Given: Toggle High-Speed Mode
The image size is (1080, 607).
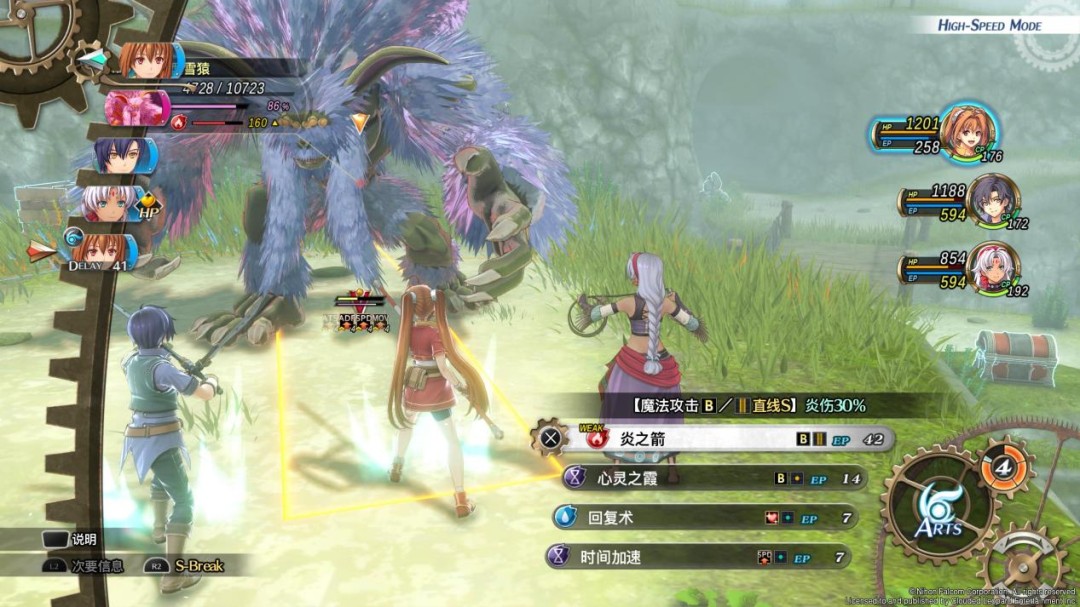Looking at the screenshot, I should (x=988, y=25).
